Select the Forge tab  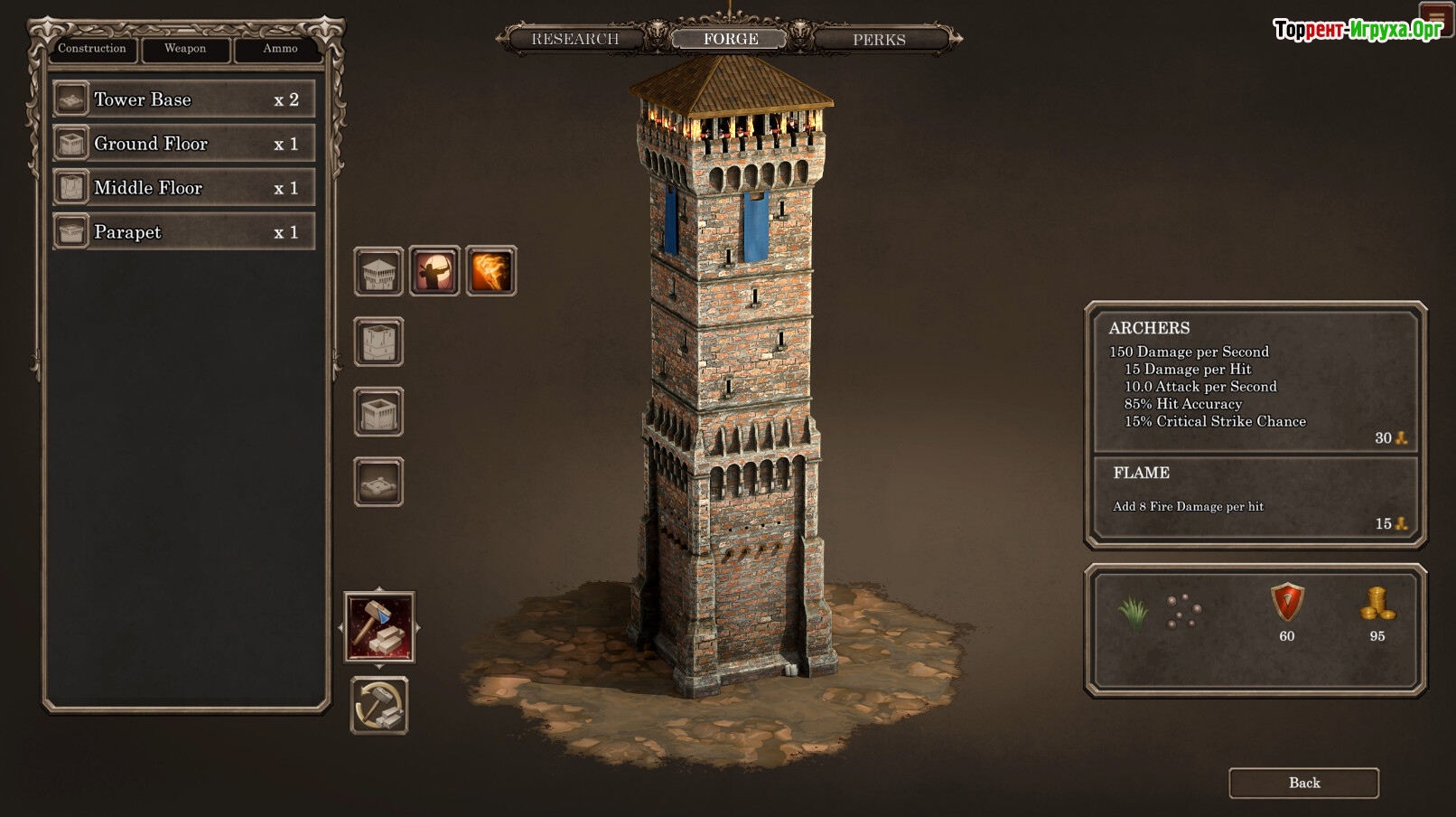731,39
